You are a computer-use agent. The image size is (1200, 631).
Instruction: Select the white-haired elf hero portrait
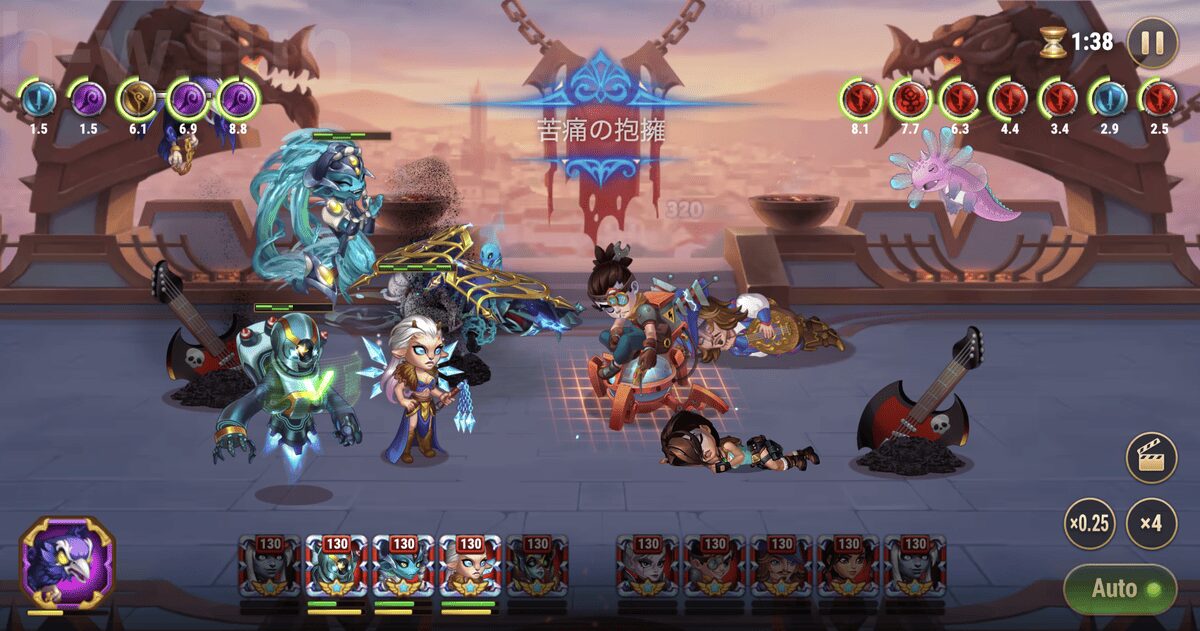470,567
